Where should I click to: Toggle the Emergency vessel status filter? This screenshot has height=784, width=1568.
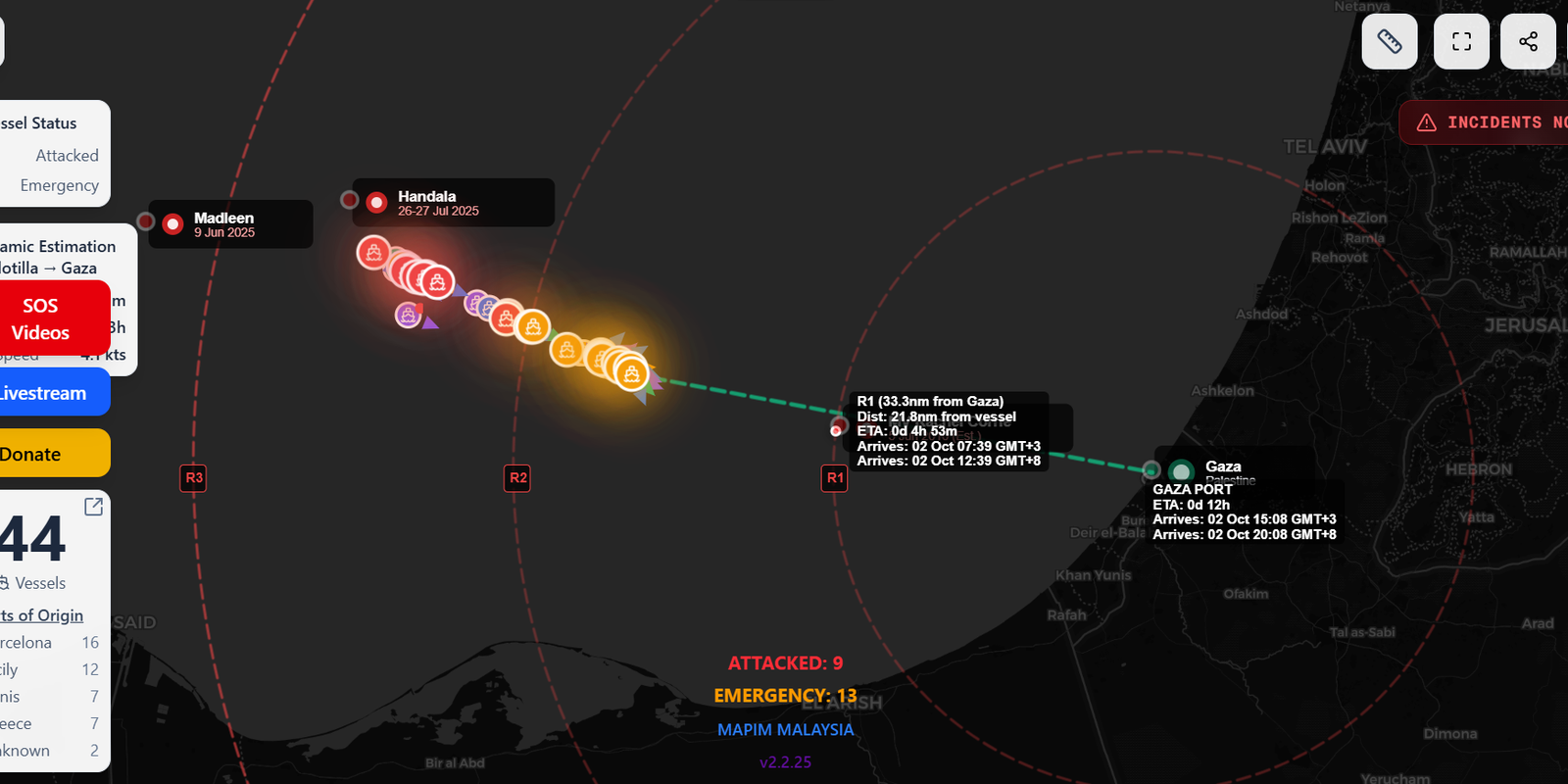(x=59, y=185)
